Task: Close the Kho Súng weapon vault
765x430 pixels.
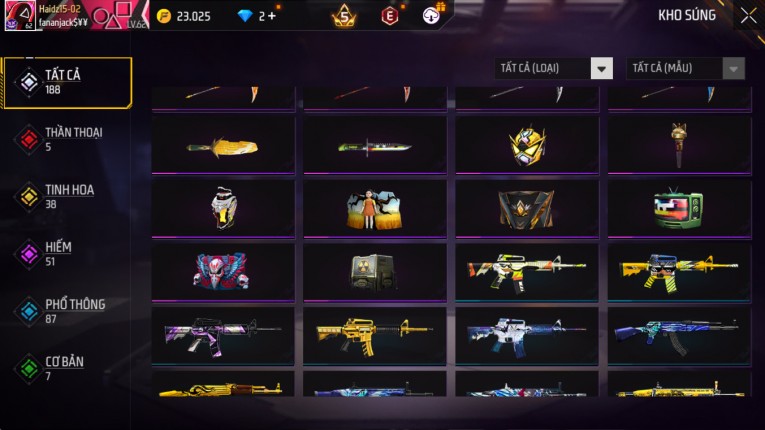Action: 748,16
